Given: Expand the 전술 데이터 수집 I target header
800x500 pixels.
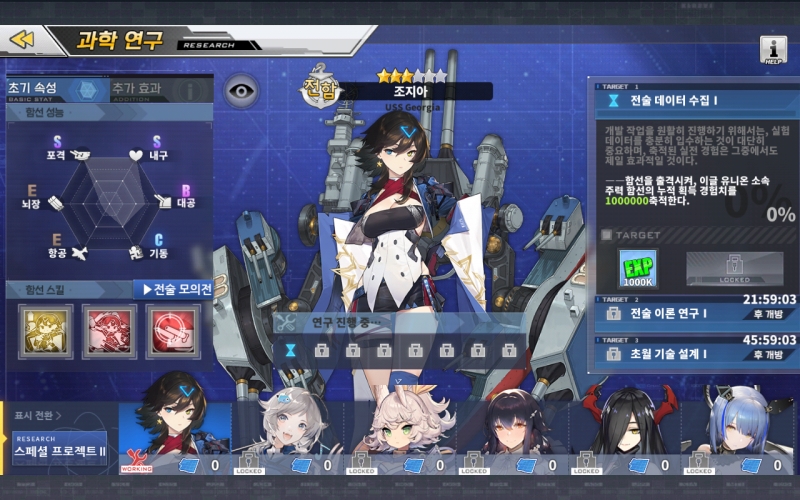Looking at the screenshot, I should tap(696, 100).
